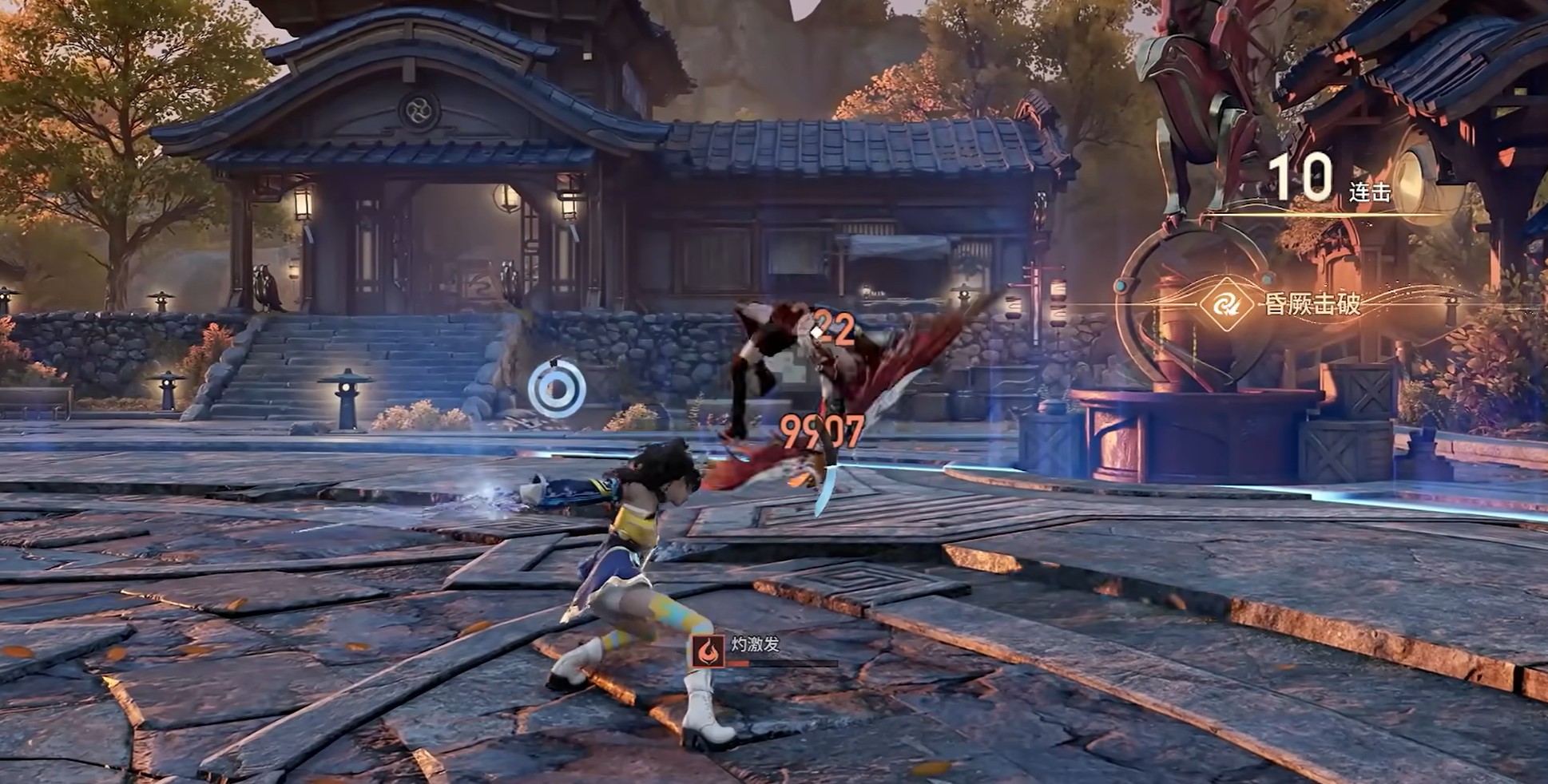Click the 昏厥击破 diamond swirl icon
This screenshot has width=1548, height=784.
(x=1225, y=304)
